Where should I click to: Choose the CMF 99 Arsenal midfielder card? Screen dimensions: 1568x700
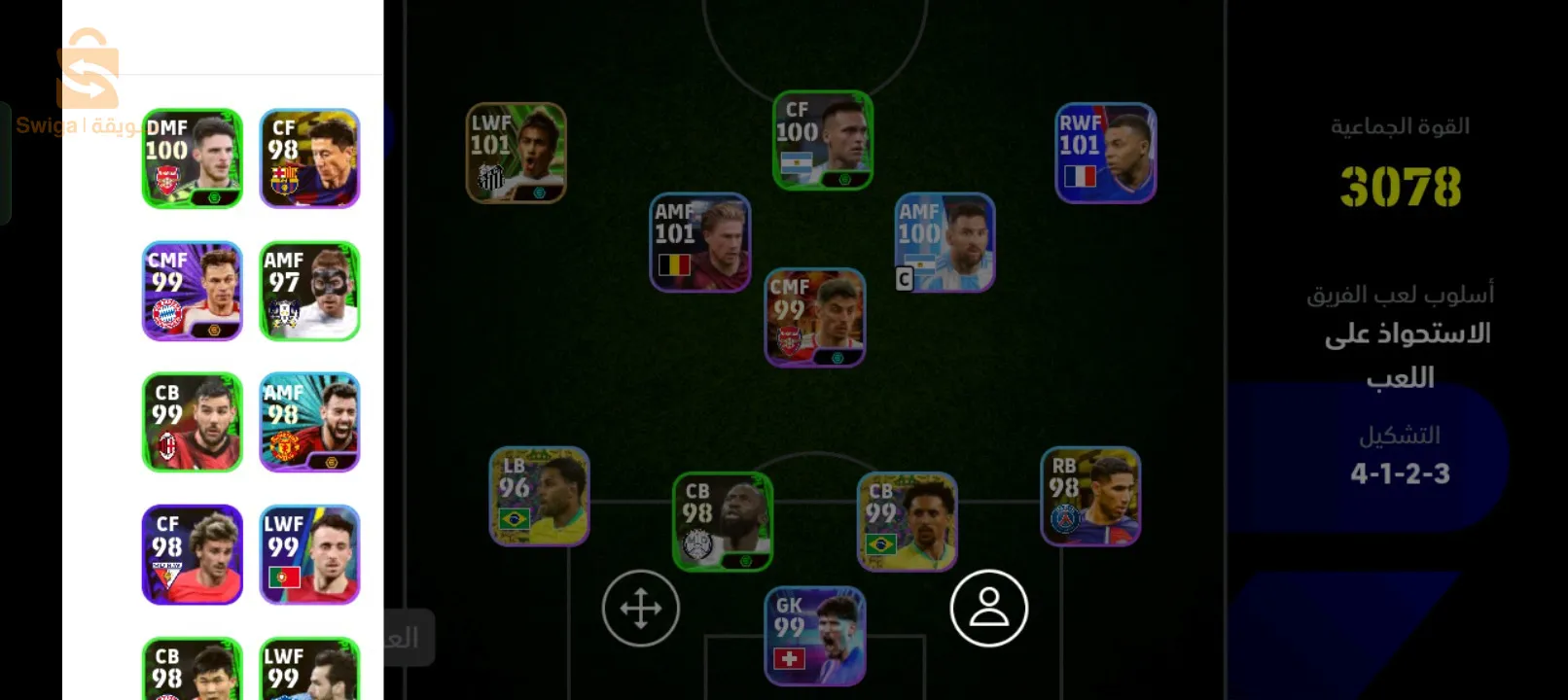click(x=815, y=318)
